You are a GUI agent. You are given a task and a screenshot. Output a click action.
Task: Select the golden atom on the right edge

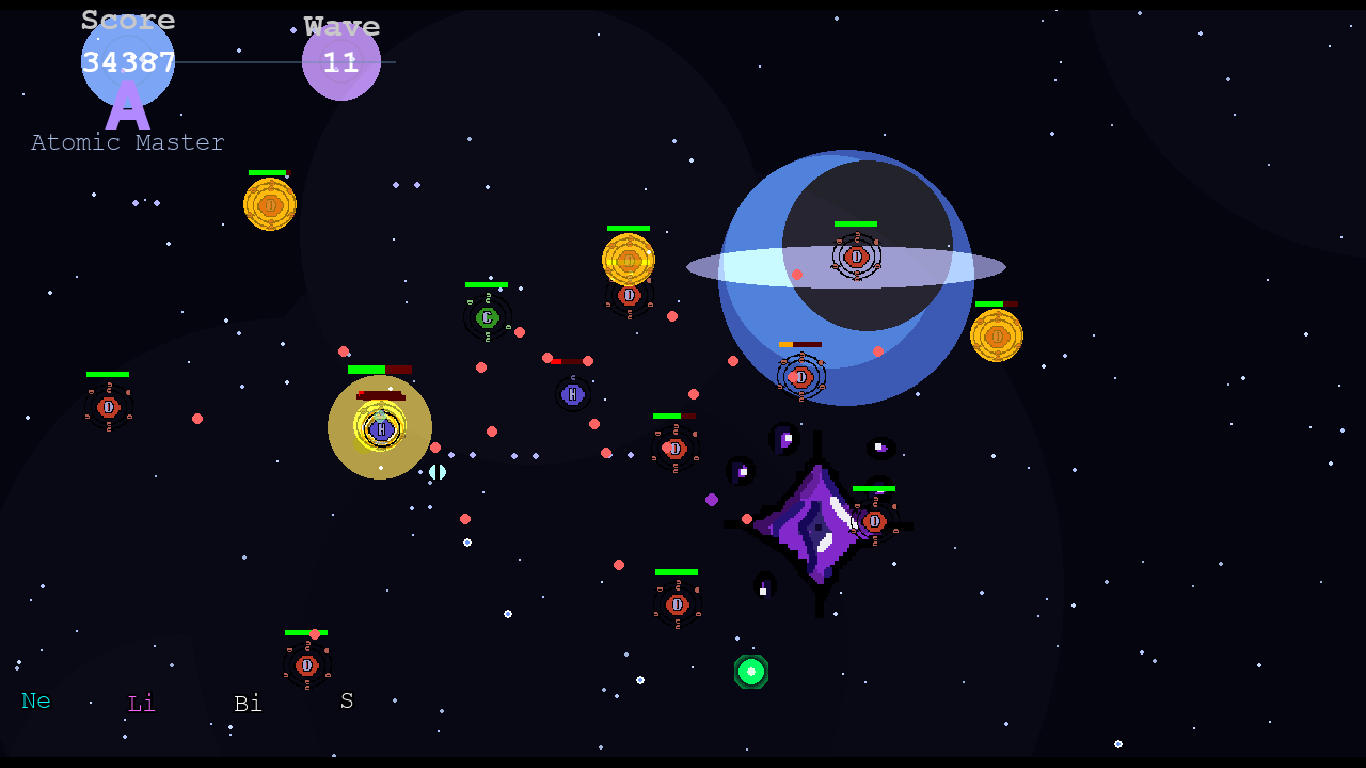tap(997, 337)
